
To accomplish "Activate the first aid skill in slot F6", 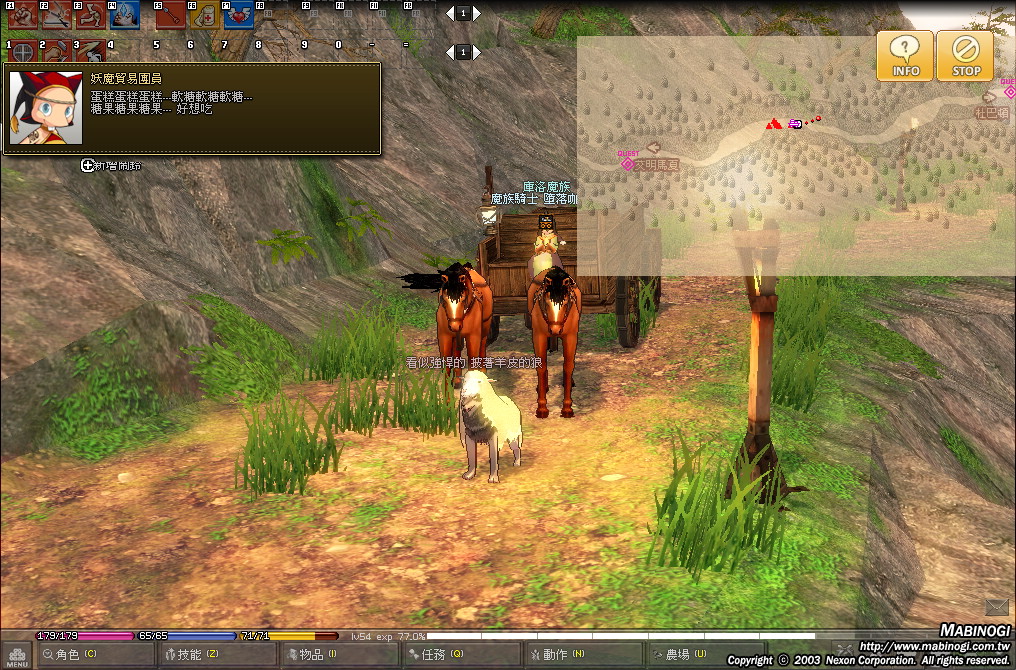I will (x=203, y=14).
